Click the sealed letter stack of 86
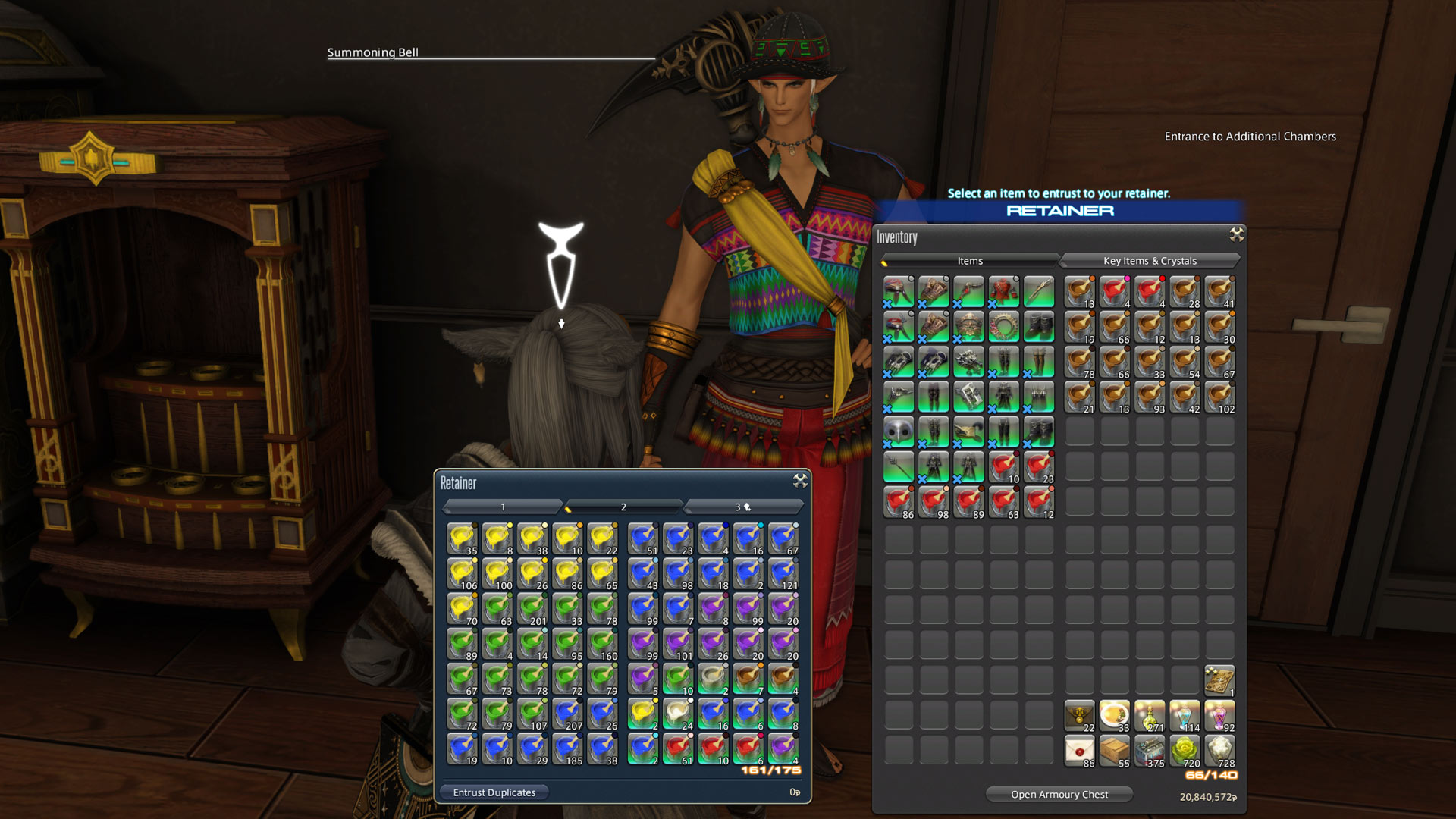The width and height of the screenshot is (1456, 819). (x=1079, y=749)
